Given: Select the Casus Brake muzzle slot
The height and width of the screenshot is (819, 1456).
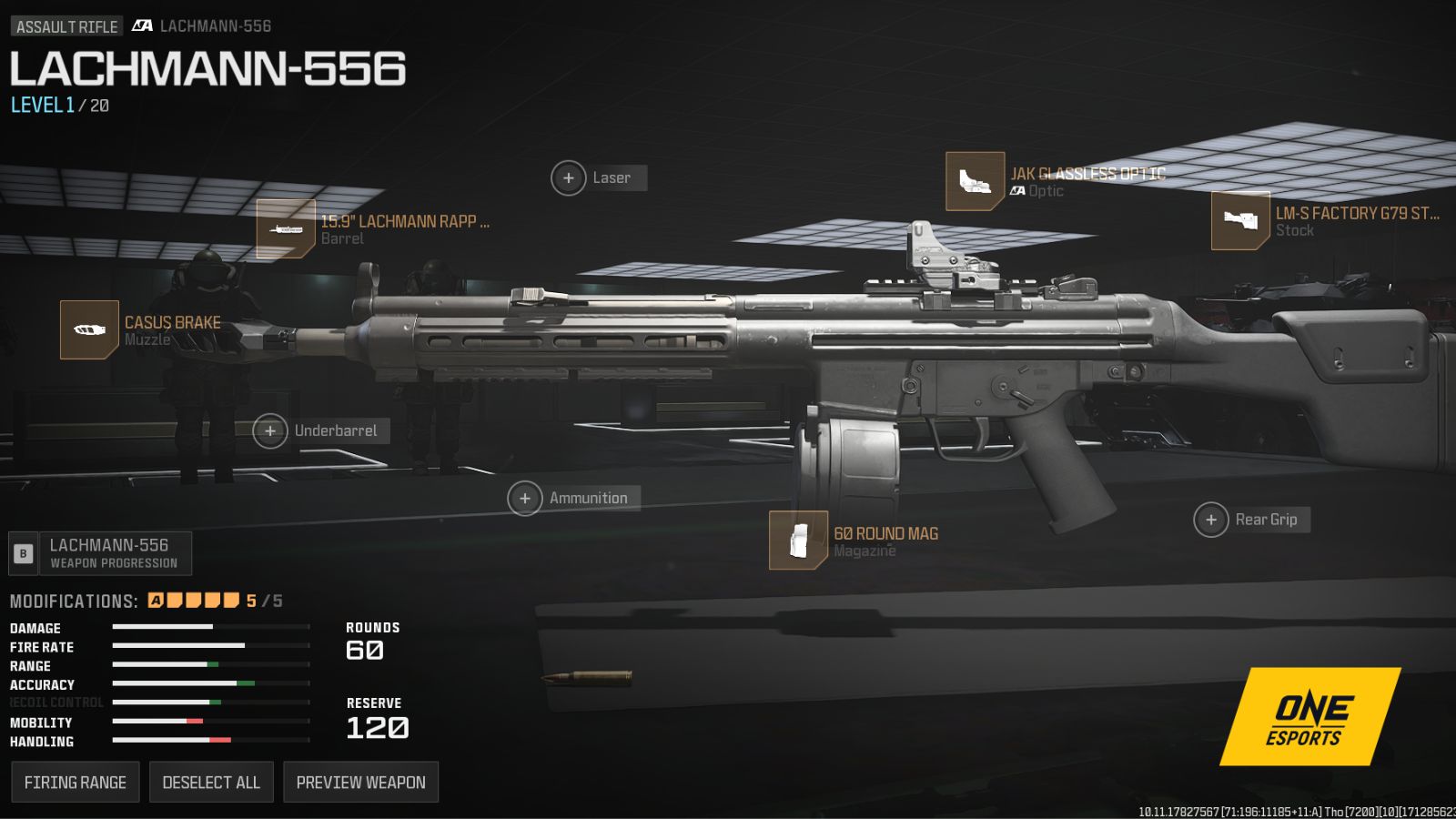Looking at the screenshot, I should click(x=89, y=329).
